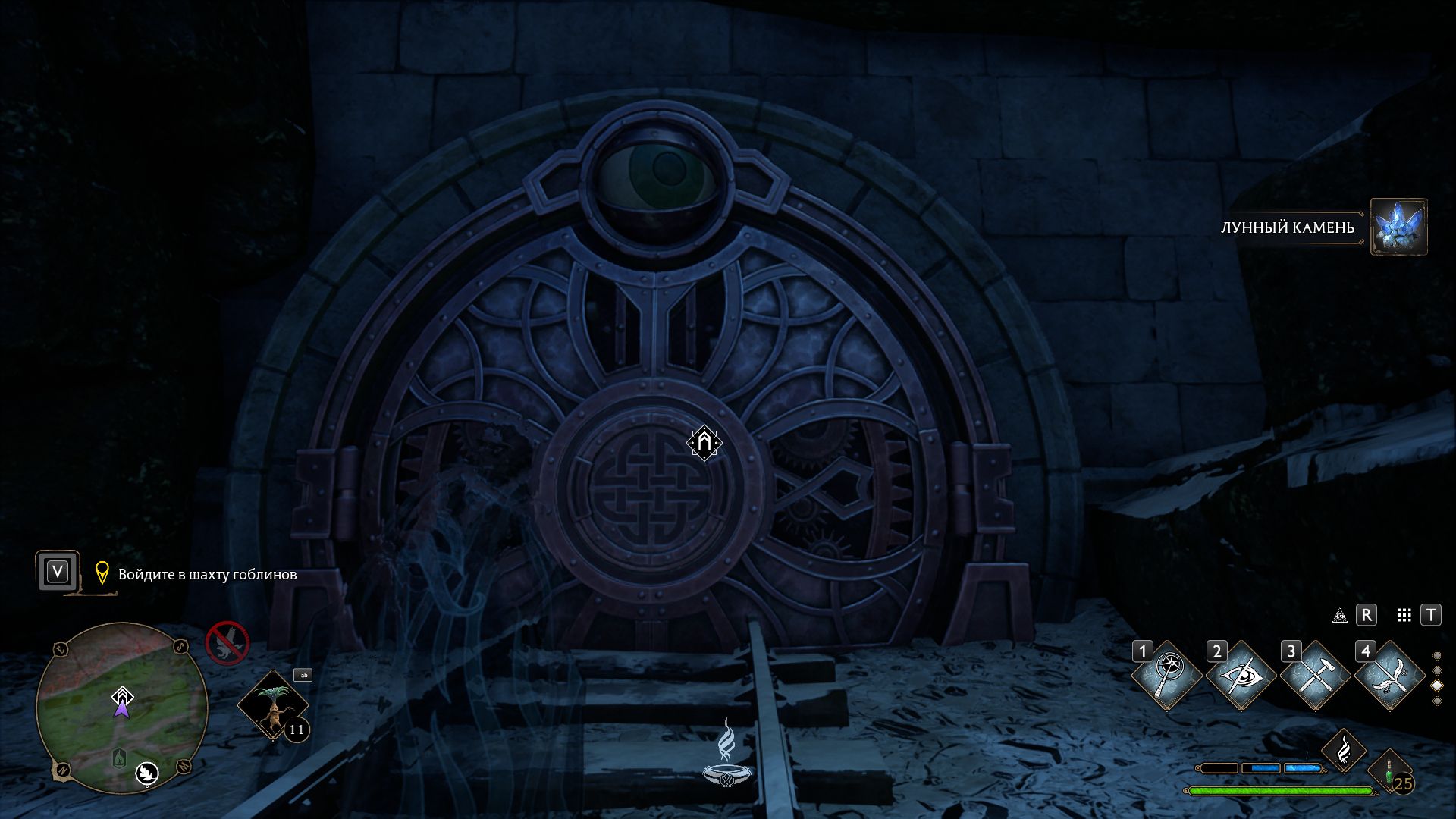The width and height of the screenshot is (1456, 819).
Task: Open the circular minimap
Action: tap(121, 707)
